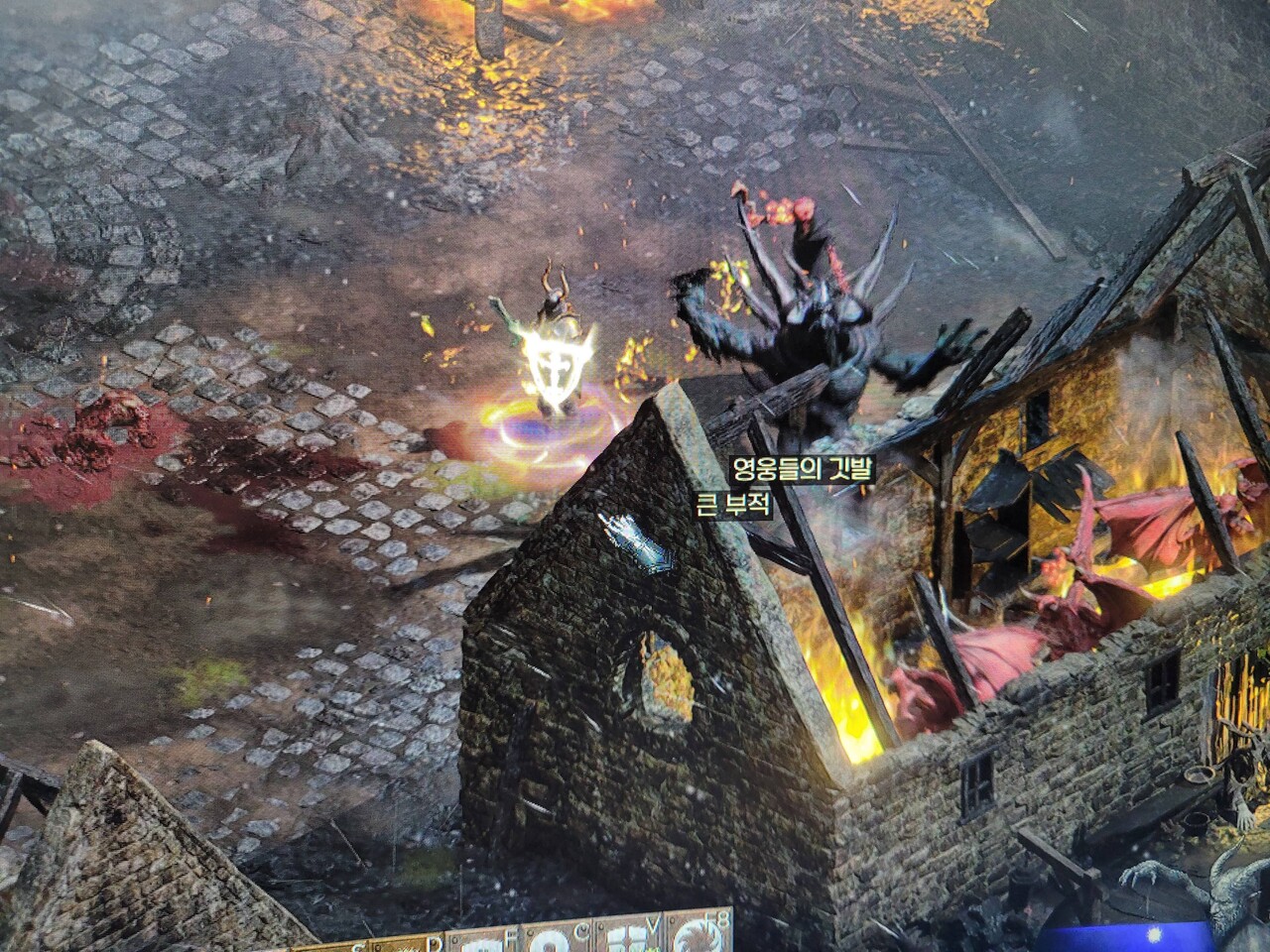Pick up the 큰 부적 item label

tap(735, 504)
